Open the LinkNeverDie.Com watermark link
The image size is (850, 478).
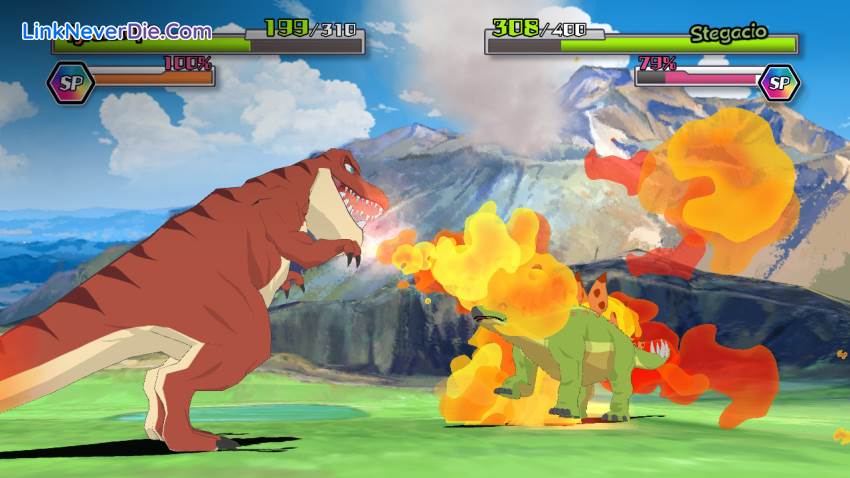tap(116, 31)
